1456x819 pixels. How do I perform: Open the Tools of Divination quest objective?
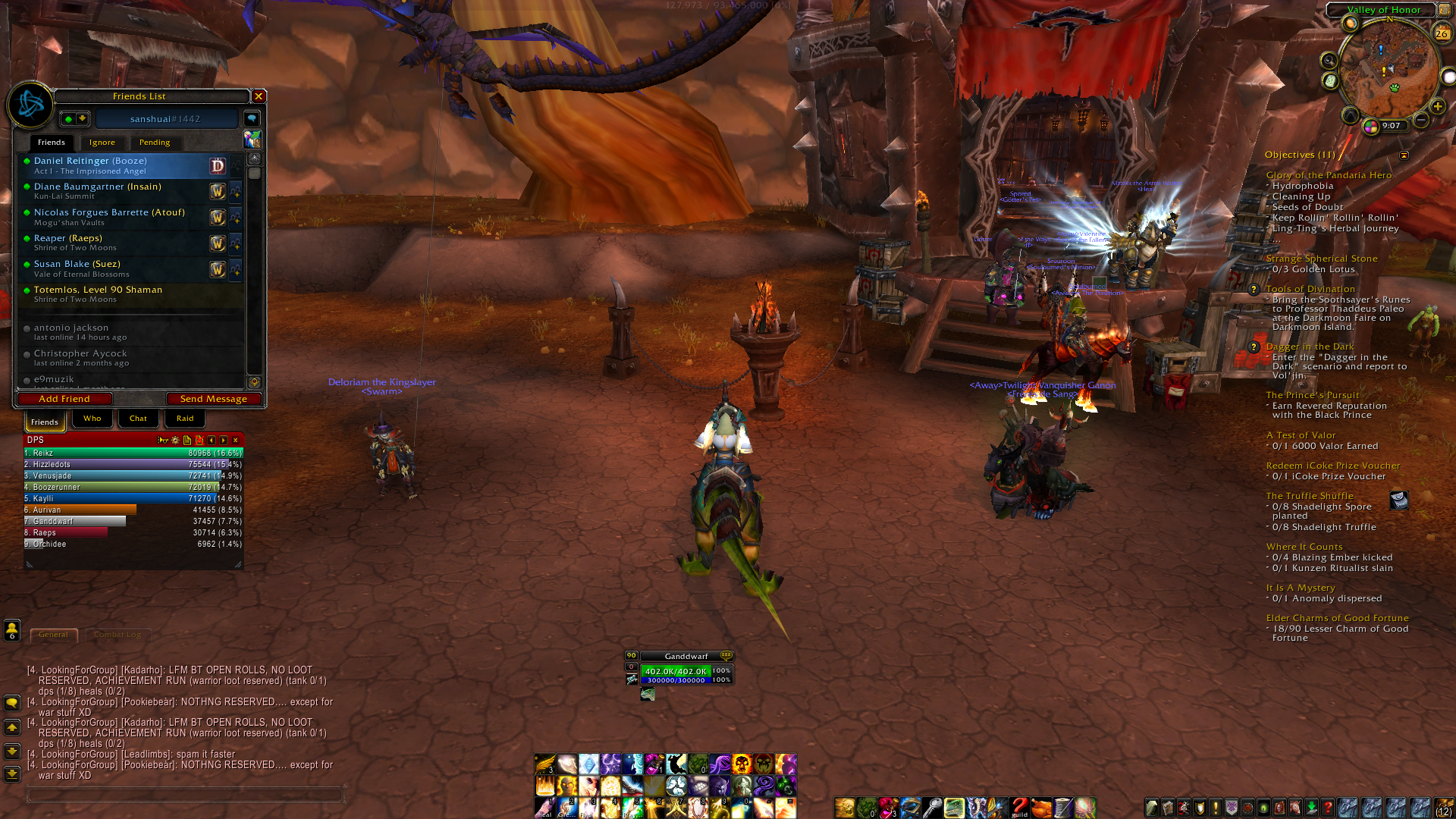tap(1310, 289)
